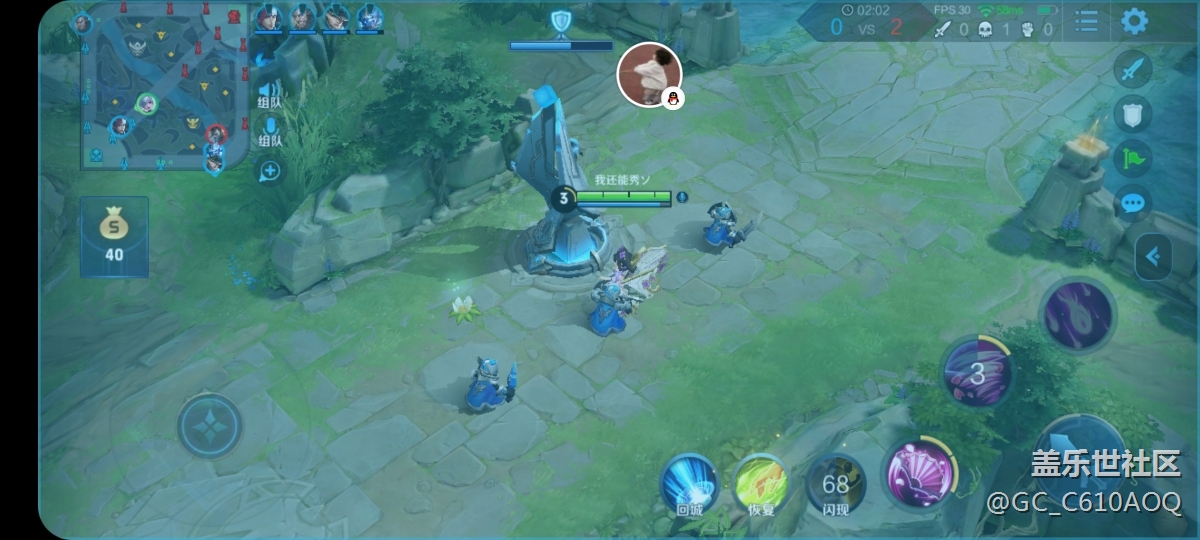1200x540 pixels.
Task: Activate the Recall (回城) ability
Action: pyautogui.click(x=689, y=485)
